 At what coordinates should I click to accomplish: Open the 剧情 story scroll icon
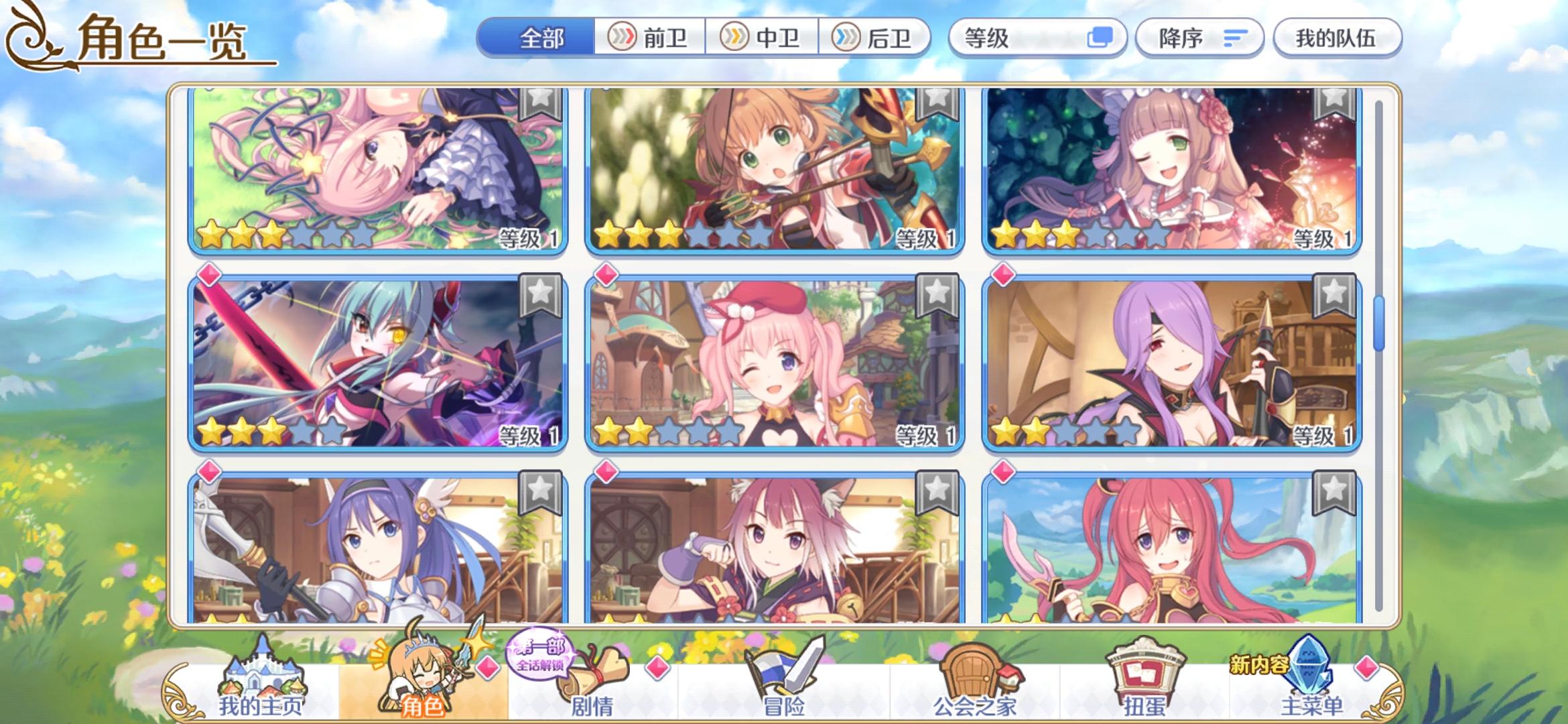593,670
